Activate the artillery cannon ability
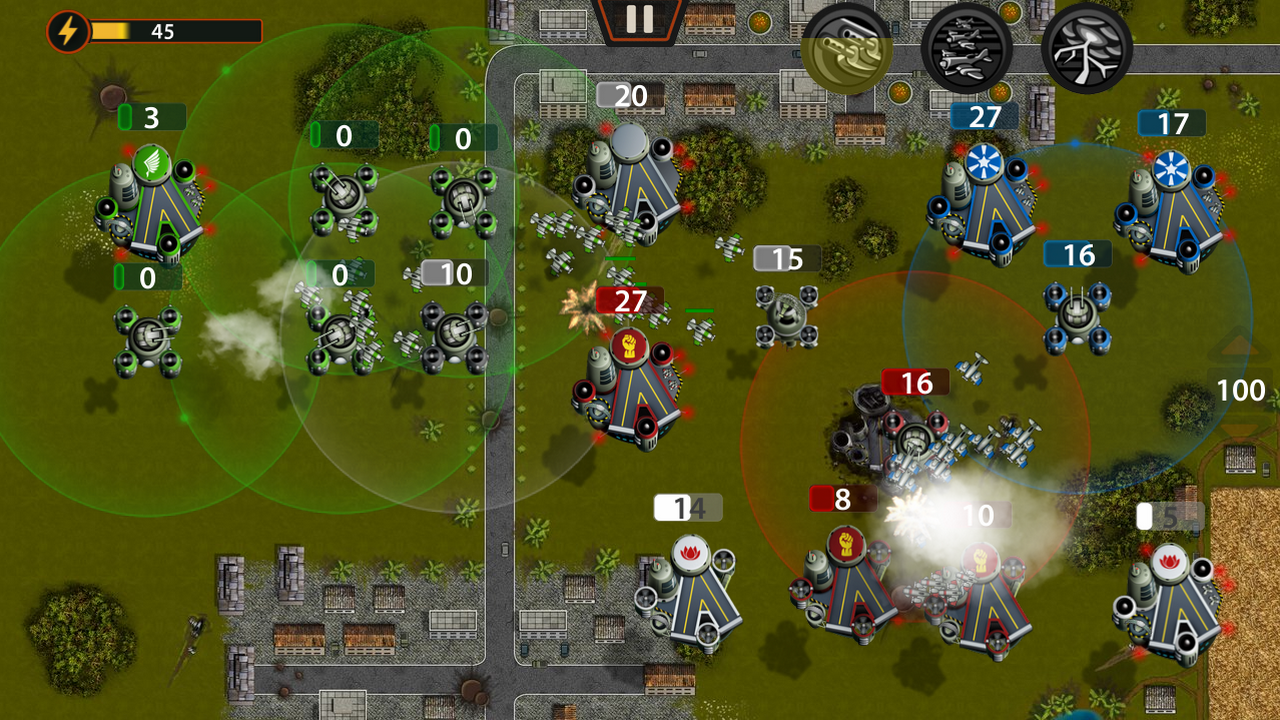This screenshot has height=720, width=1280. click(846, 47)
